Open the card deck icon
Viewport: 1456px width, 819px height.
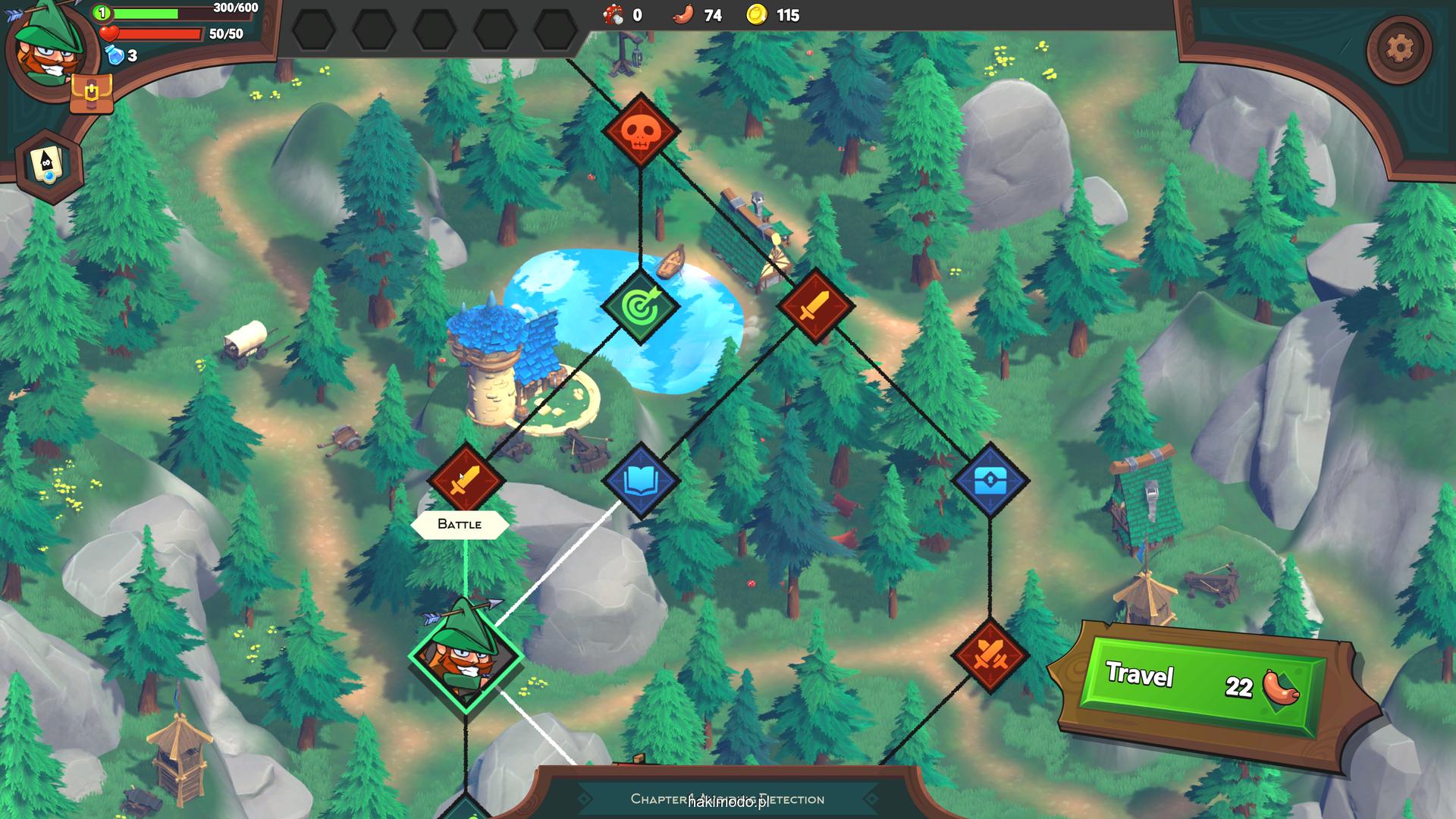pos(49,165)
